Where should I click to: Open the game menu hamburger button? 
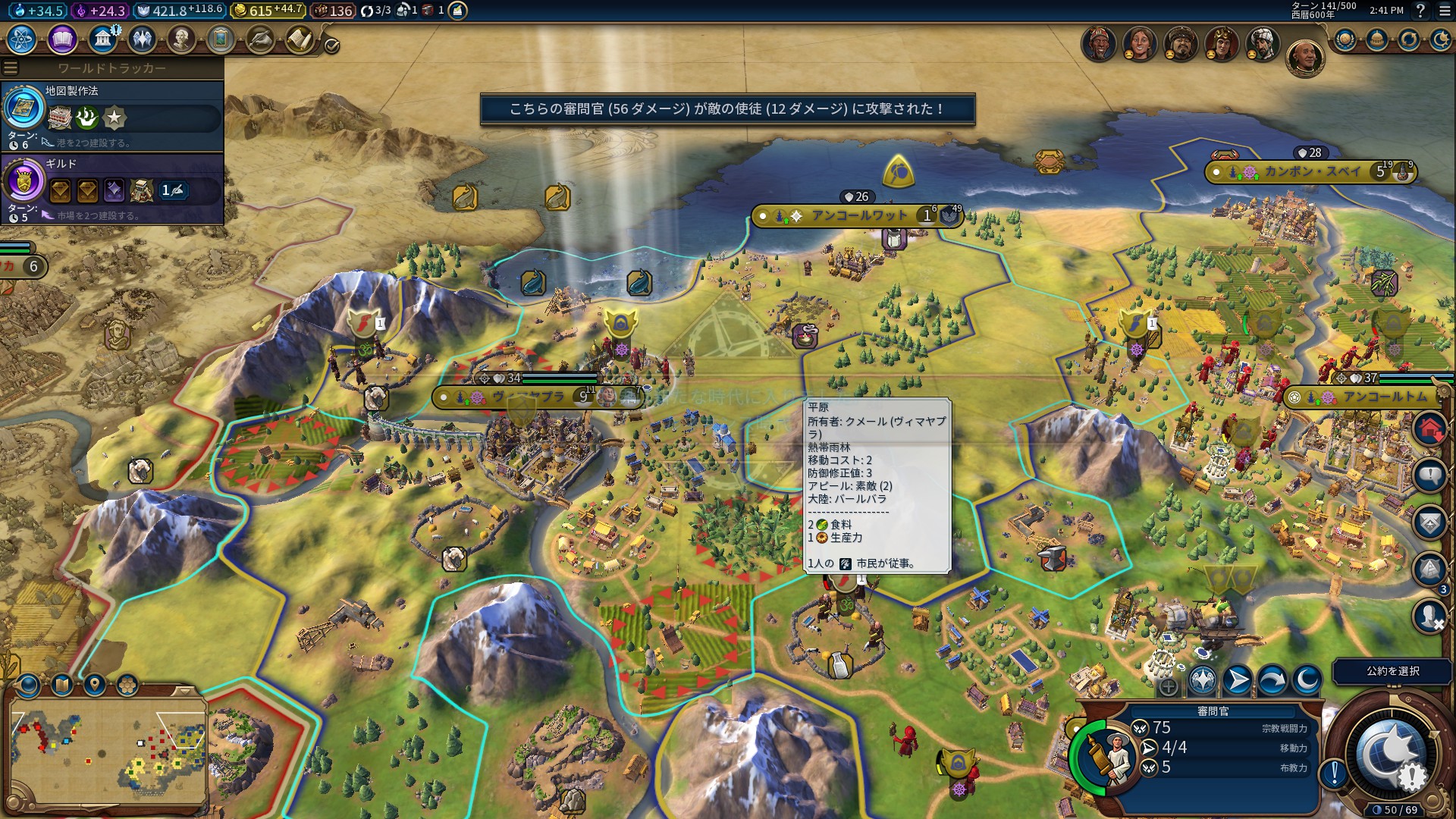pos(1443,11)
